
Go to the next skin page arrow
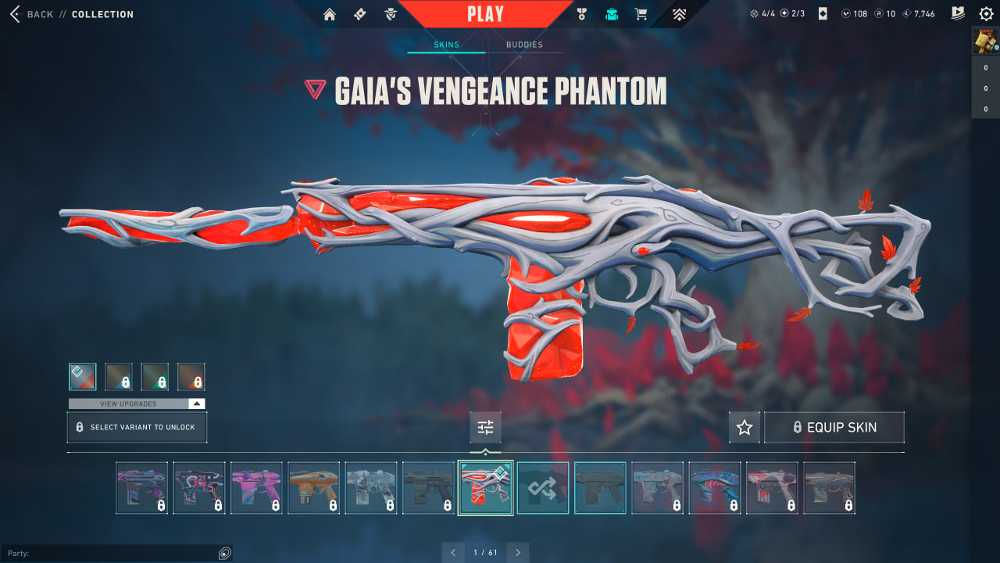[517, 552]
